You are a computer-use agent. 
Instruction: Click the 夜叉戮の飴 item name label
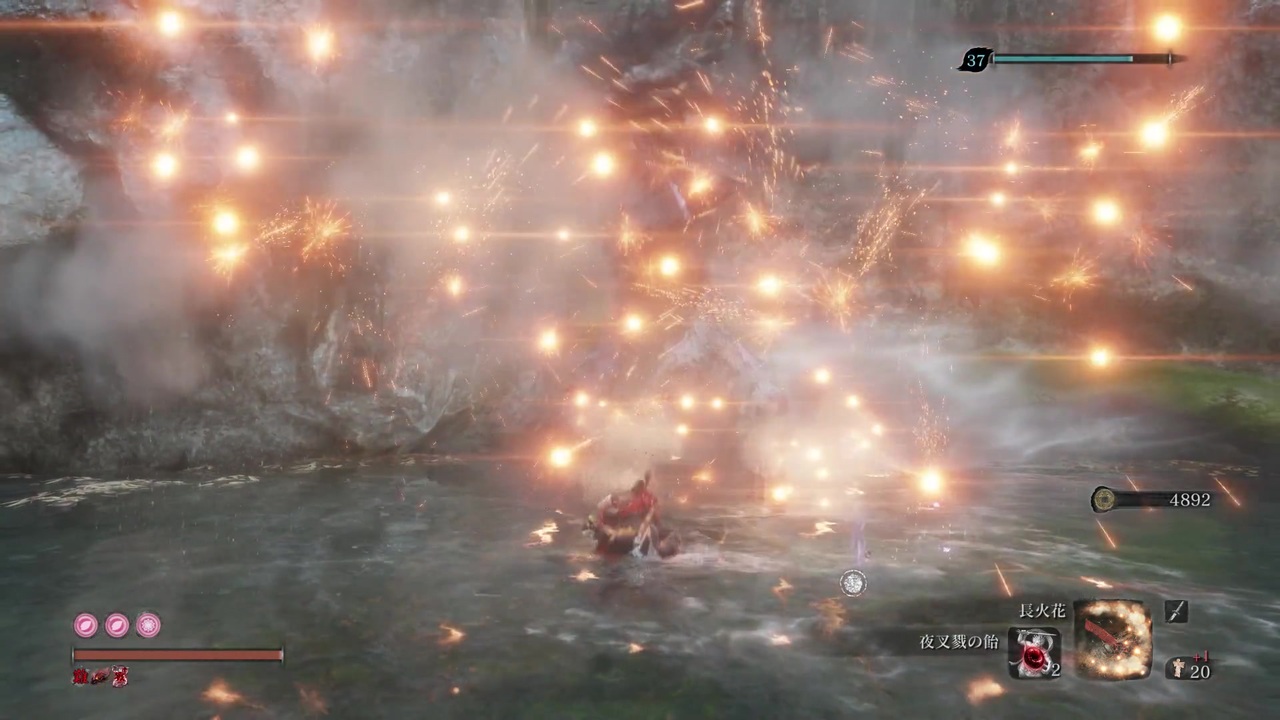(957, 641)
